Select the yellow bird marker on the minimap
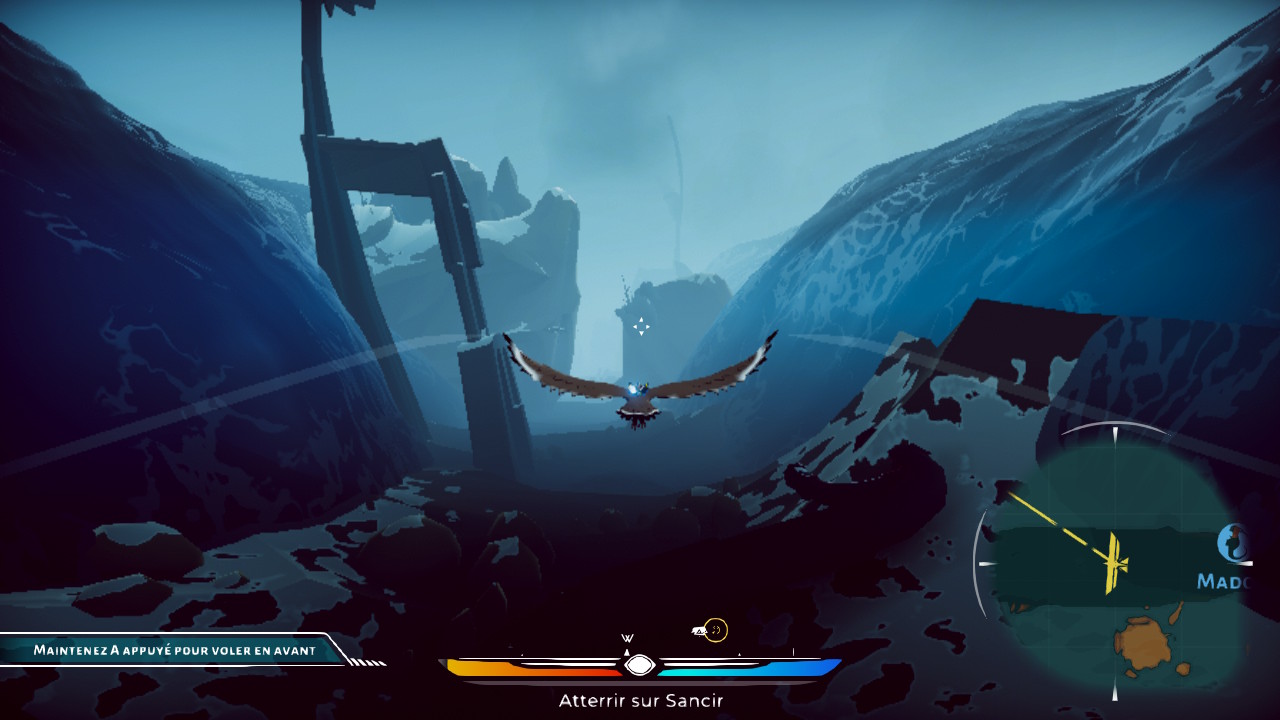Screen dimensions: 1280x720 pos(1113,565)
